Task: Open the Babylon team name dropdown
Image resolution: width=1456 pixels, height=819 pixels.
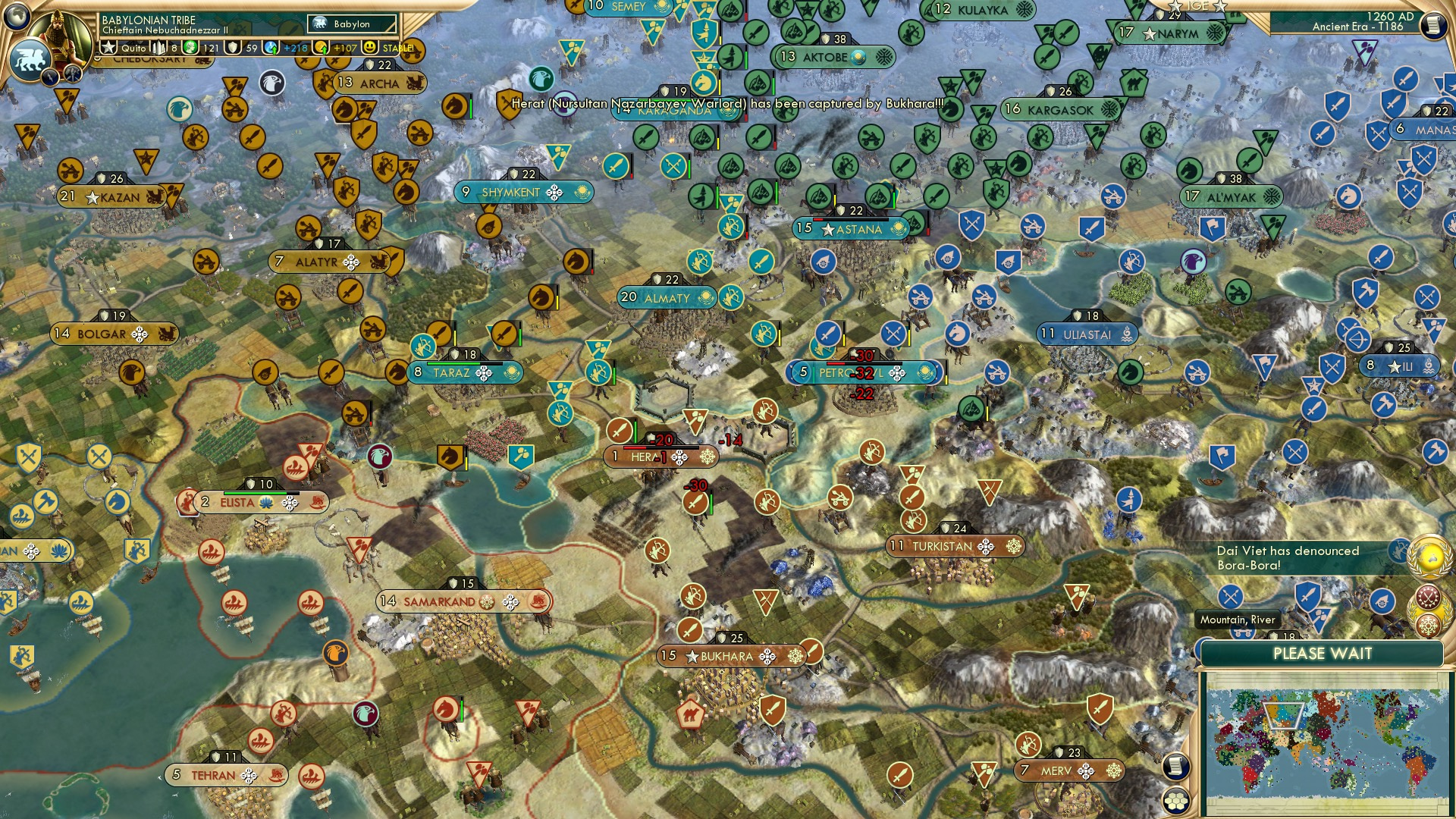Action: click(x=351, y=24)
